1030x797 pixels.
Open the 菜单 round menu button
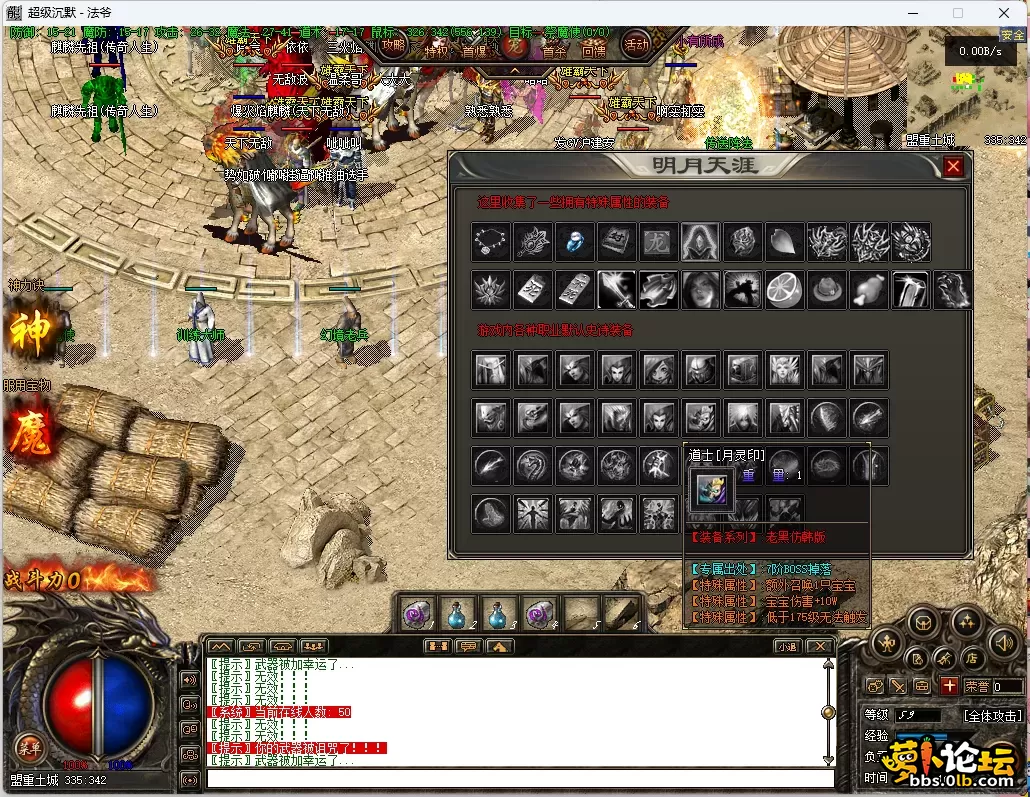tap(28, 746)
